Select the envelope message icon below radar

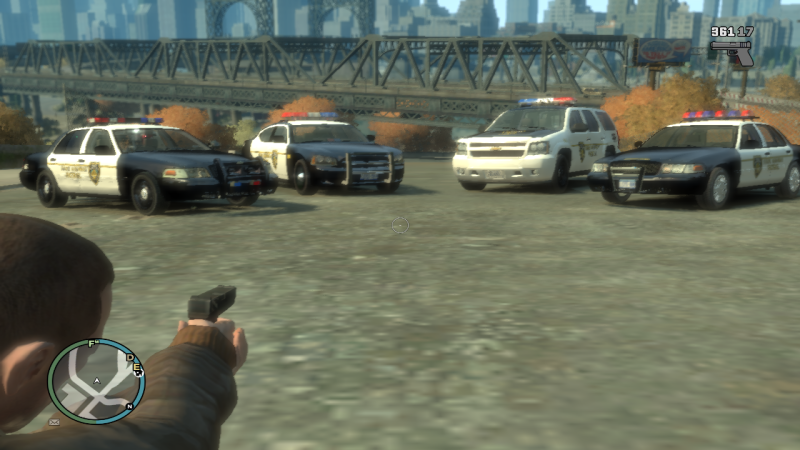(x=54, y=423)
